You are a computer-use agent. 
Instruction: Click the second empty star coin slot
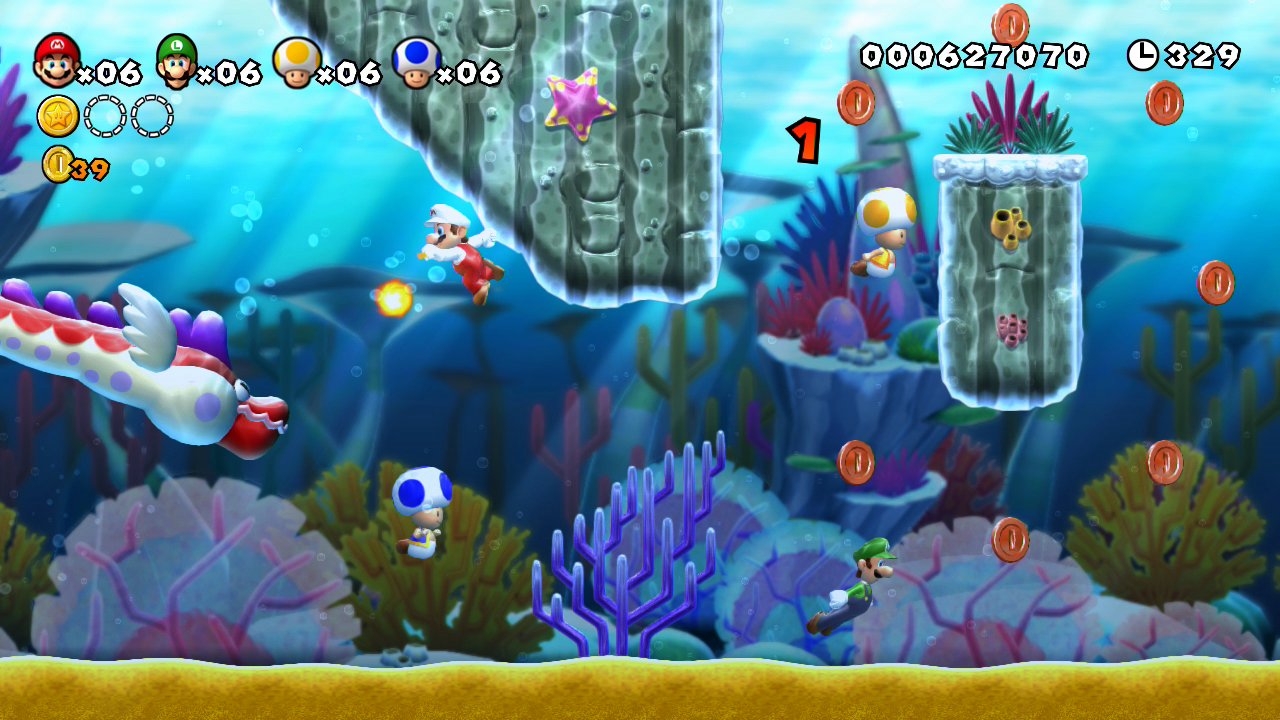153,118
